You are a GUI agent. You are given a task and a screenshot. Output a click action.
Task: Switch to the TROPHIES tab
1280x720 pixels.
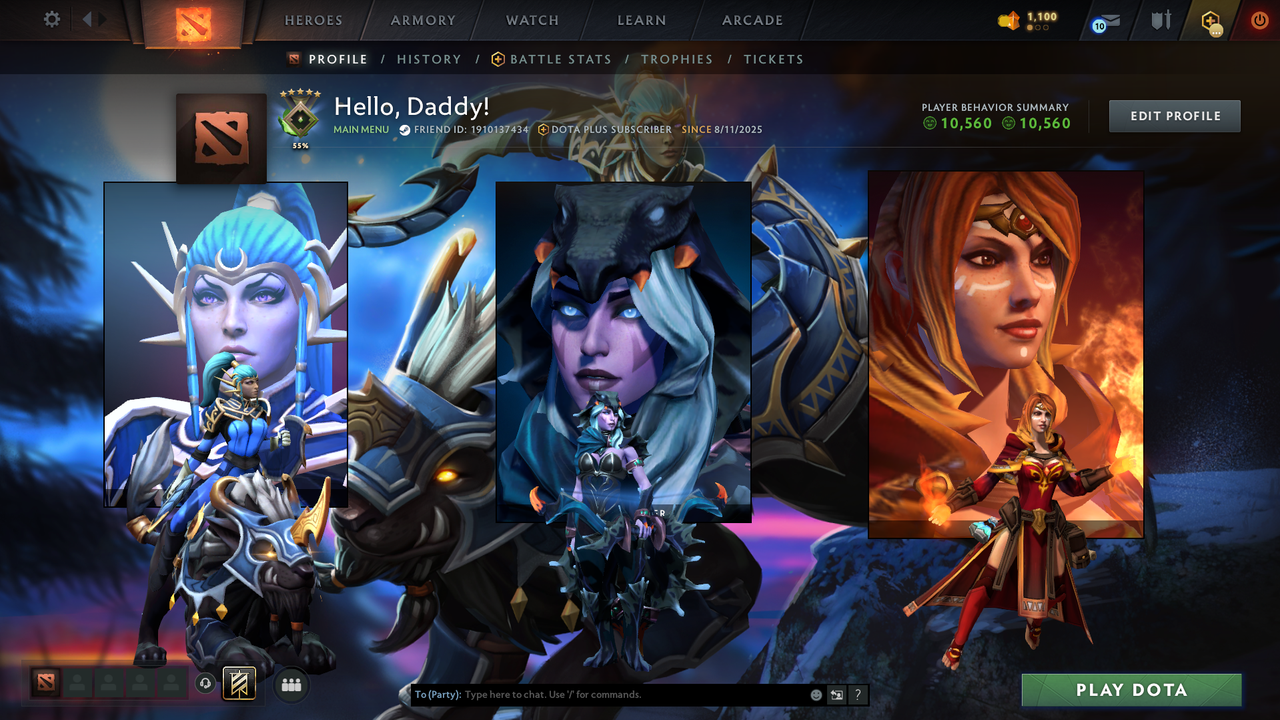[677, 59]
